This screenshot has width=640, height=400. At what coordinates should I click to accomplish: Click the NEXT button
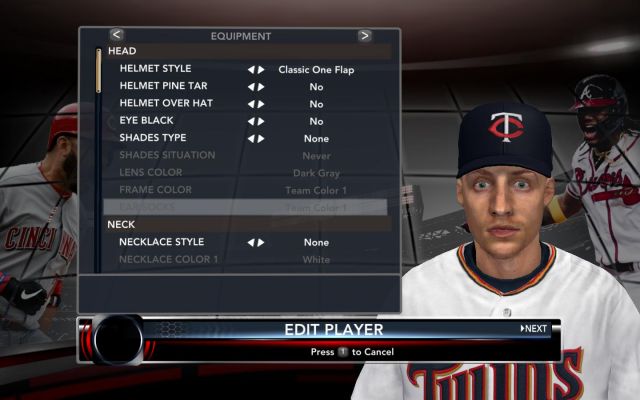click(534, 328)
